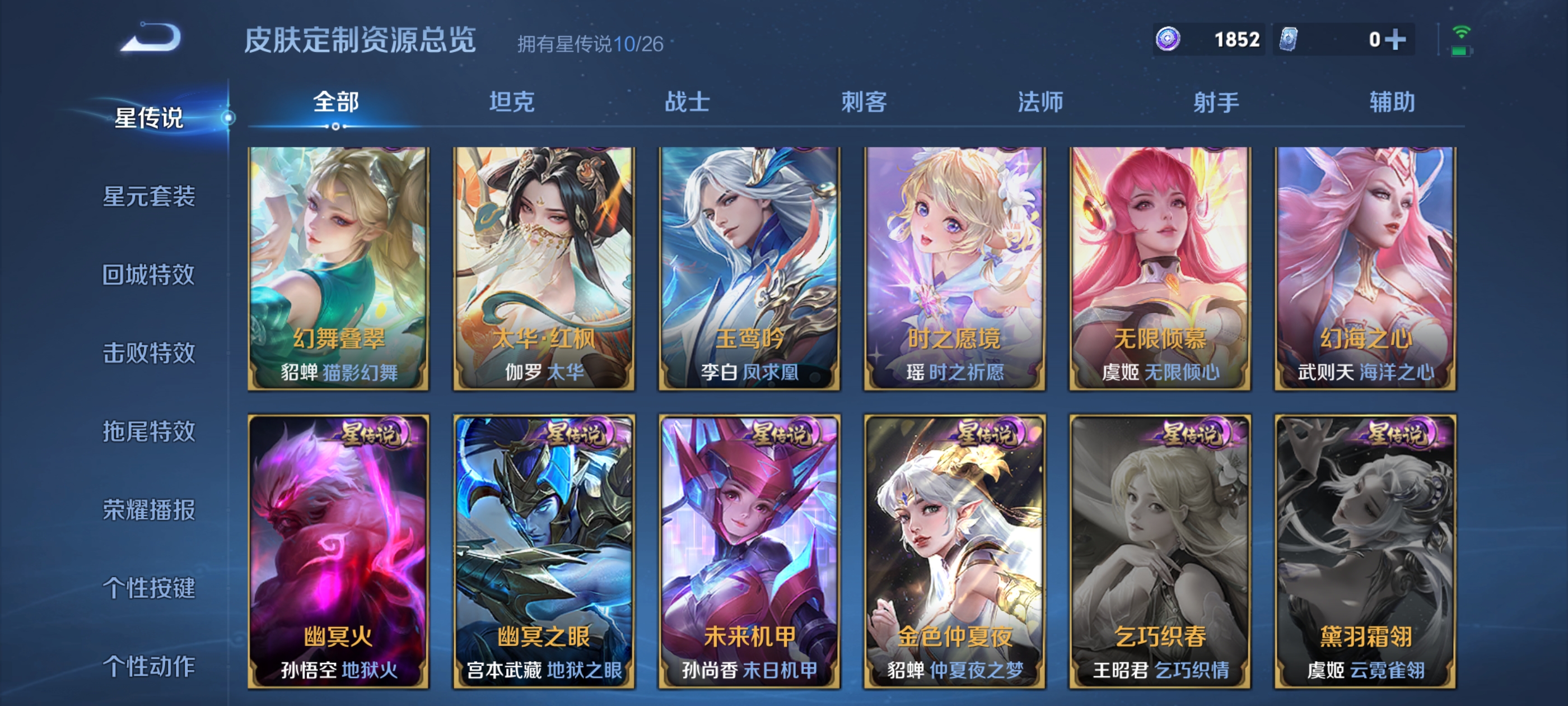Tap the plus button to add tokens
Image resolution: width=1568 pixels, height=706 pixels.
coord(1396,39)
